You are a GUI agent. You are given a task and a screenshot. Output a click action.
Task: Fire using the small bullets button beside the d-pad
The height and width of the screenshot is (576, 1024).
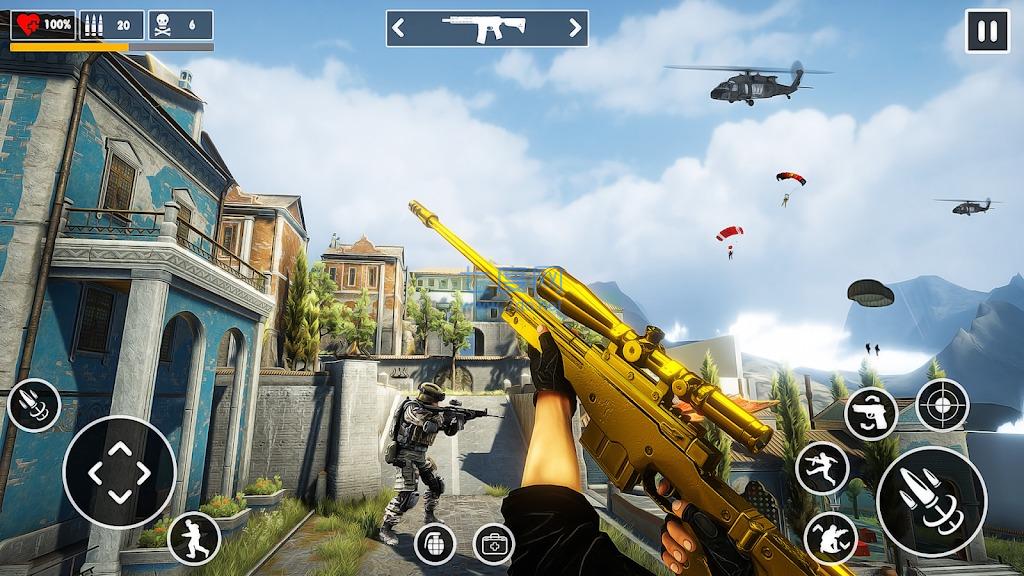34,406
